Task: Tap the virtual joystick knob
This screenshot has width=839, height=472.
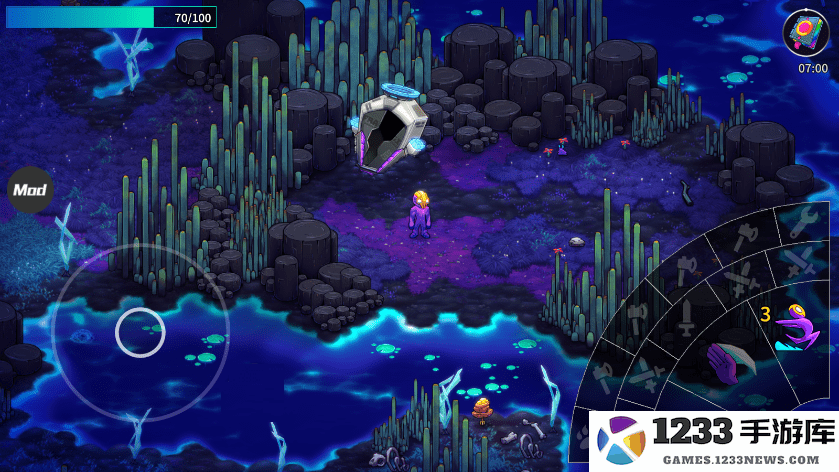Action: point(140,332)
